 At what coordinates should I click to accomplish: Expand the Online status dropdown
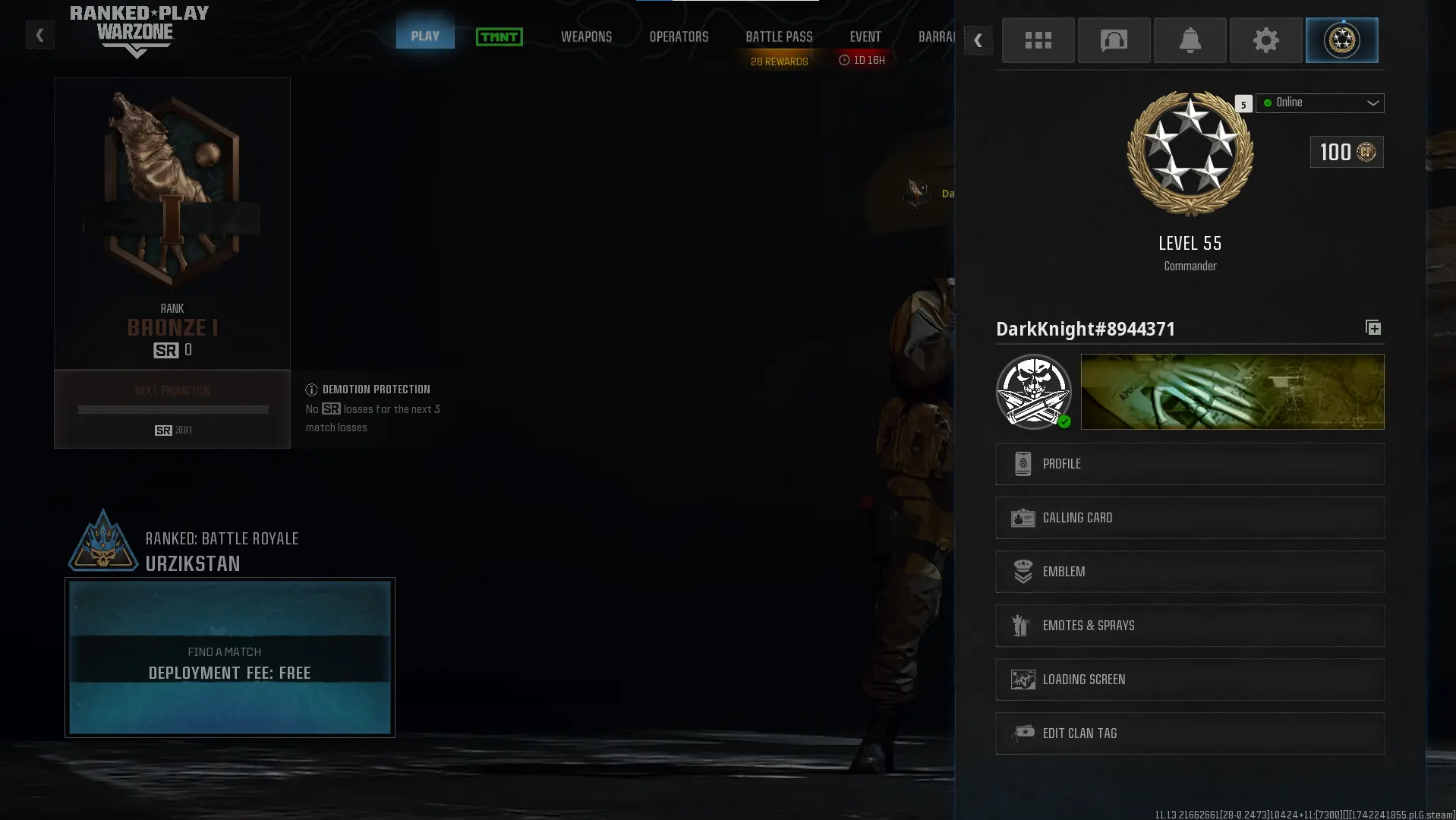pos(1319,102)
